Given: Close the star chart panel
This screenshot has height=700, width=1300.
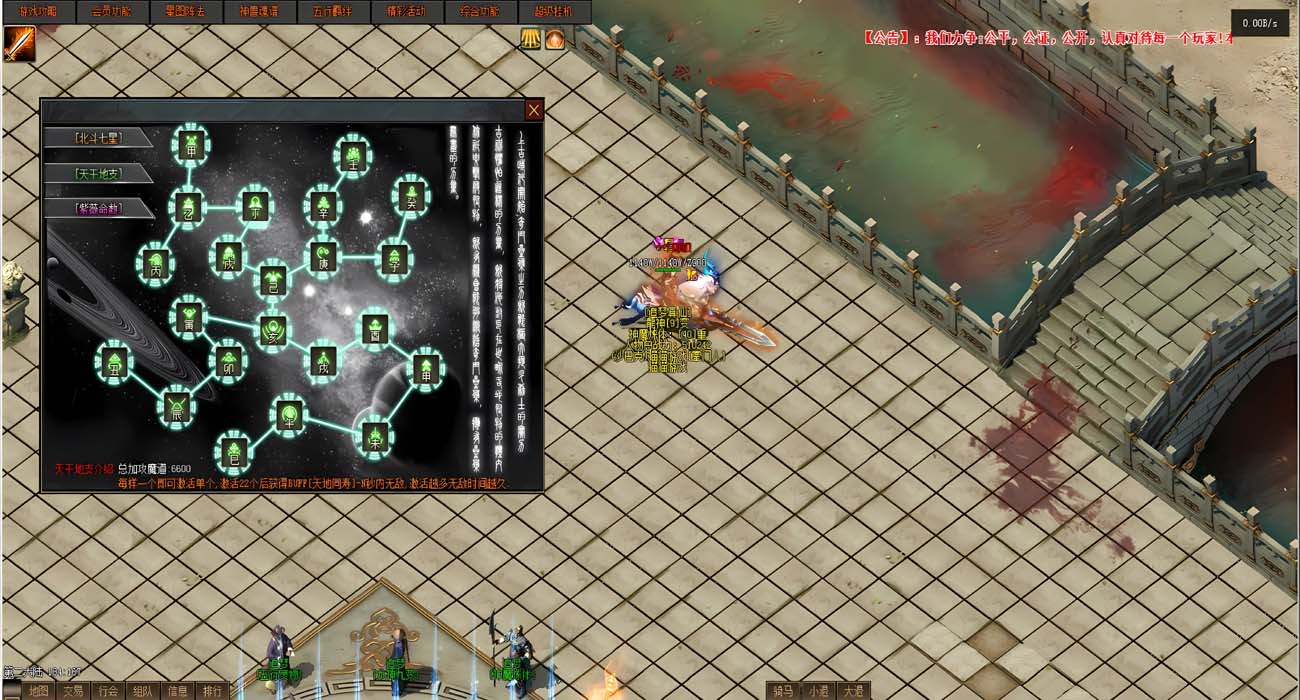Looking at the screenshot, I should 534,110.
